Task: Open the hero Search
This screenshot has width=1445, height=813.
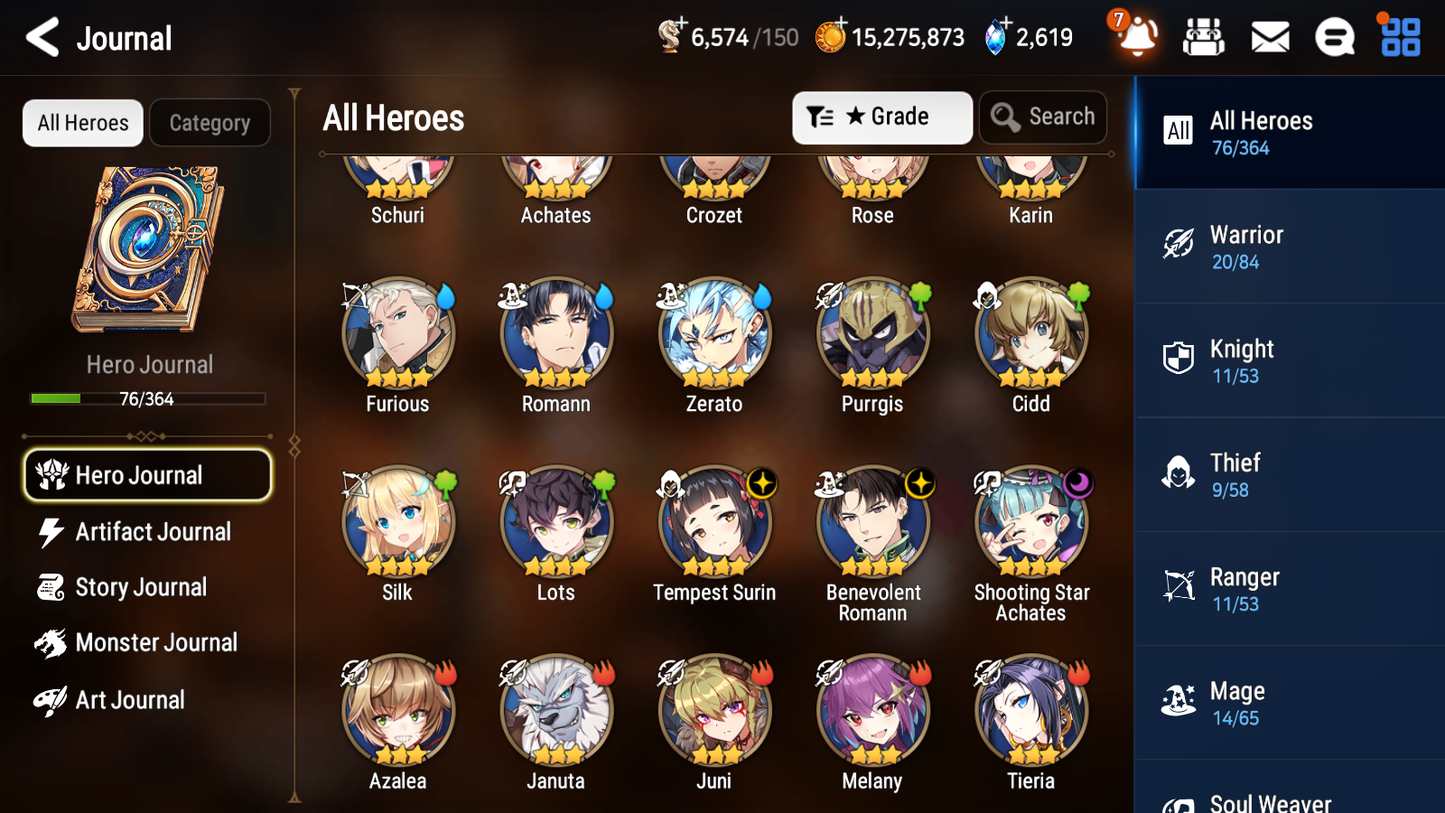Action: click(x=1043, y=117)
